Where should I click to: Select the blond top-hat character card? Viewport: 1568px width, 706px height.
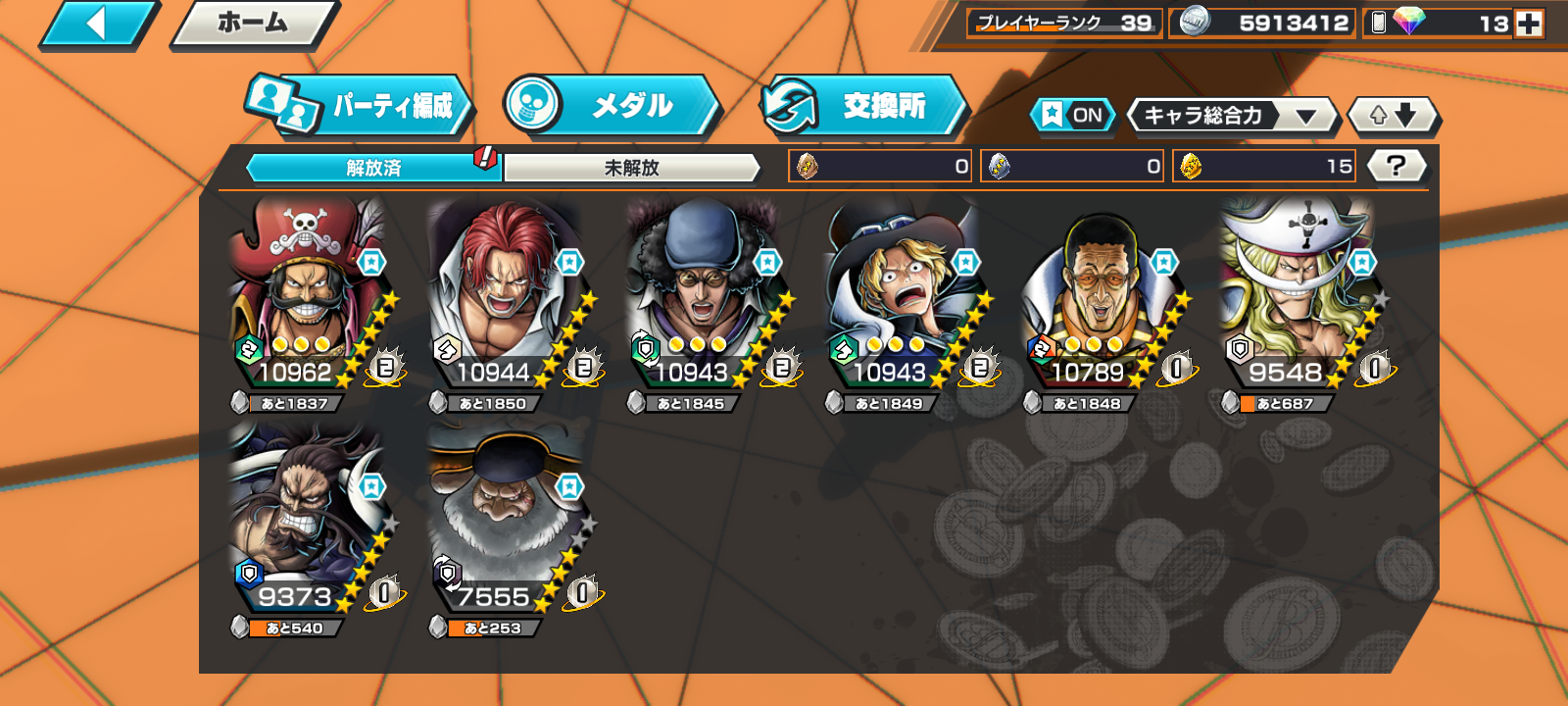[900, 294]
